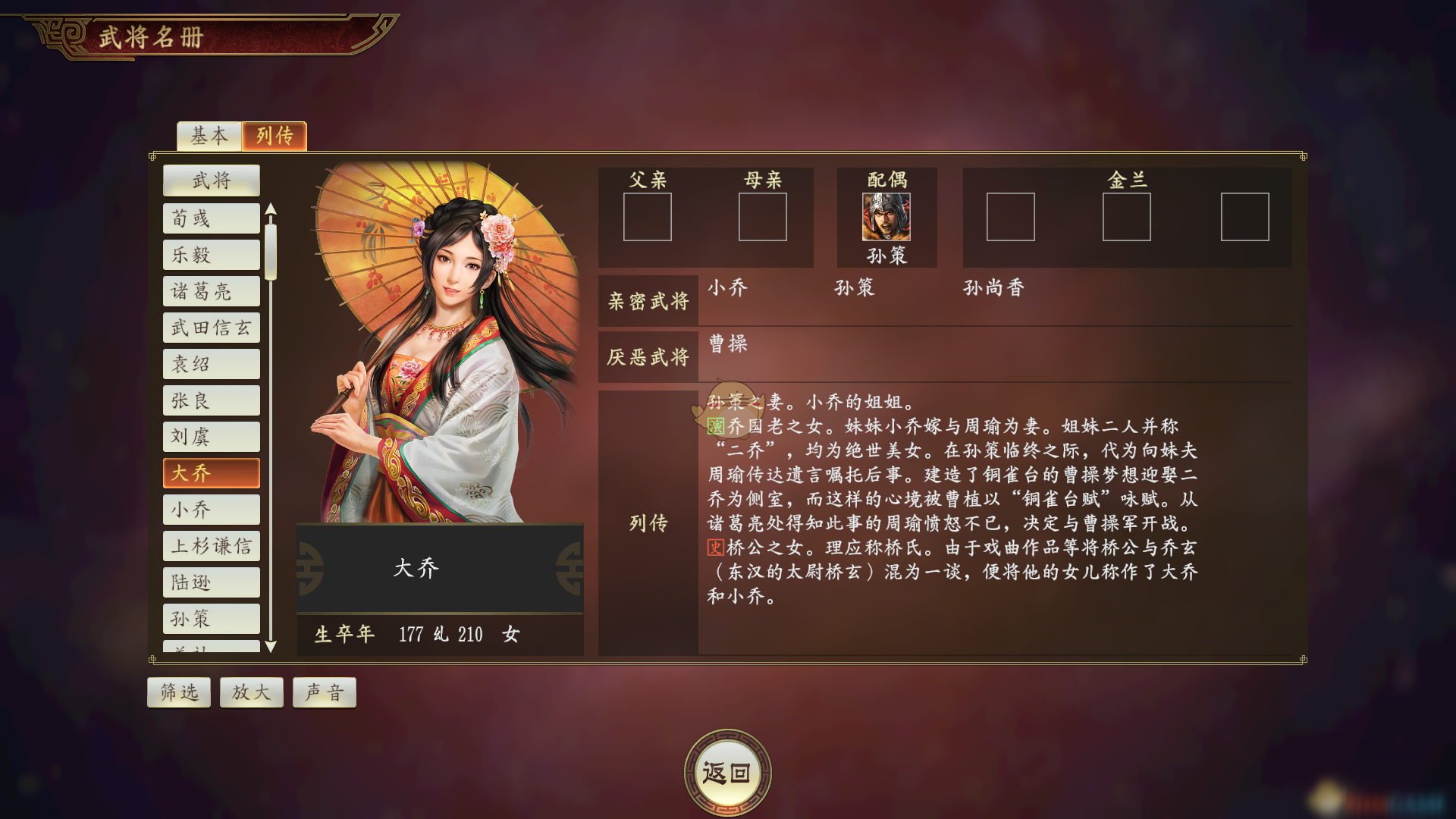The width and height of the screenshot is (1456, 819).
Task: Choose 陆逊 from the officer list
Action: click(211, 582)
